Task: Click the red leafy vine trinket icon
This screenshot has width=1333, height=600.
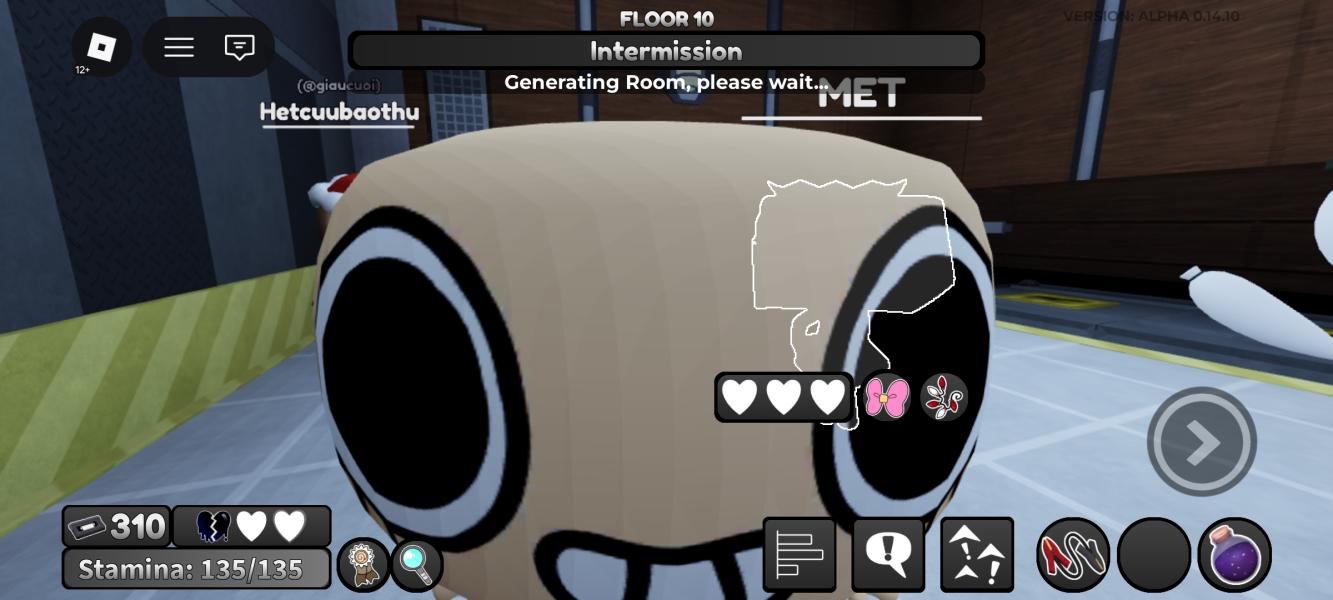Action: point(943,398)
